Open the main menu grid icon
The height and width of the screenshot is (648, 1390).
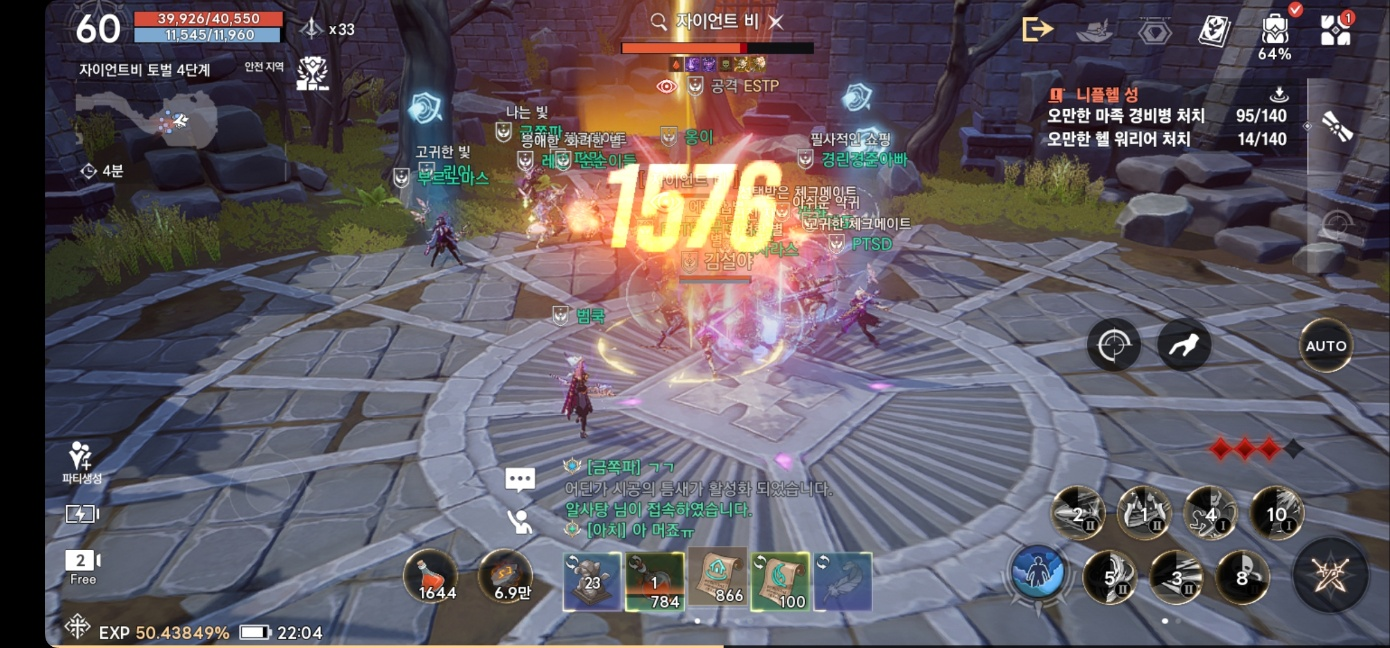point(1335,30)
